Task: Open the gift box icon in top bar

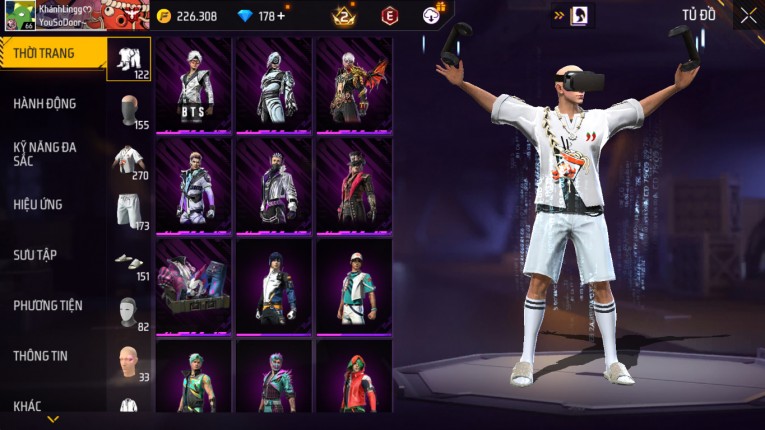Action: point(433,14)
